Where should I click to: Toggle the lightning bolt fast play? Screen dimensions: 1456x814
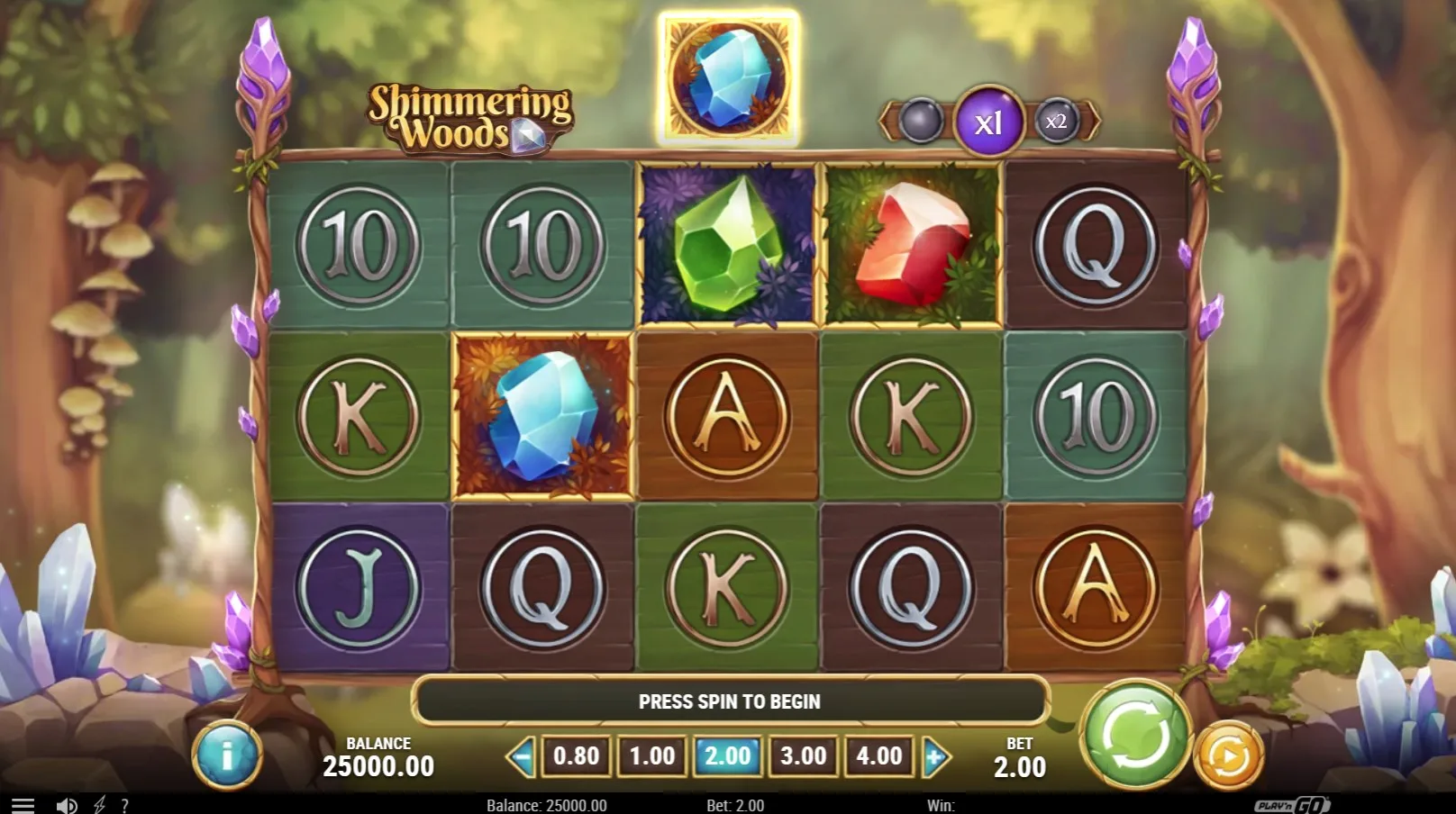pyautogui.click(x=99, y=806)
